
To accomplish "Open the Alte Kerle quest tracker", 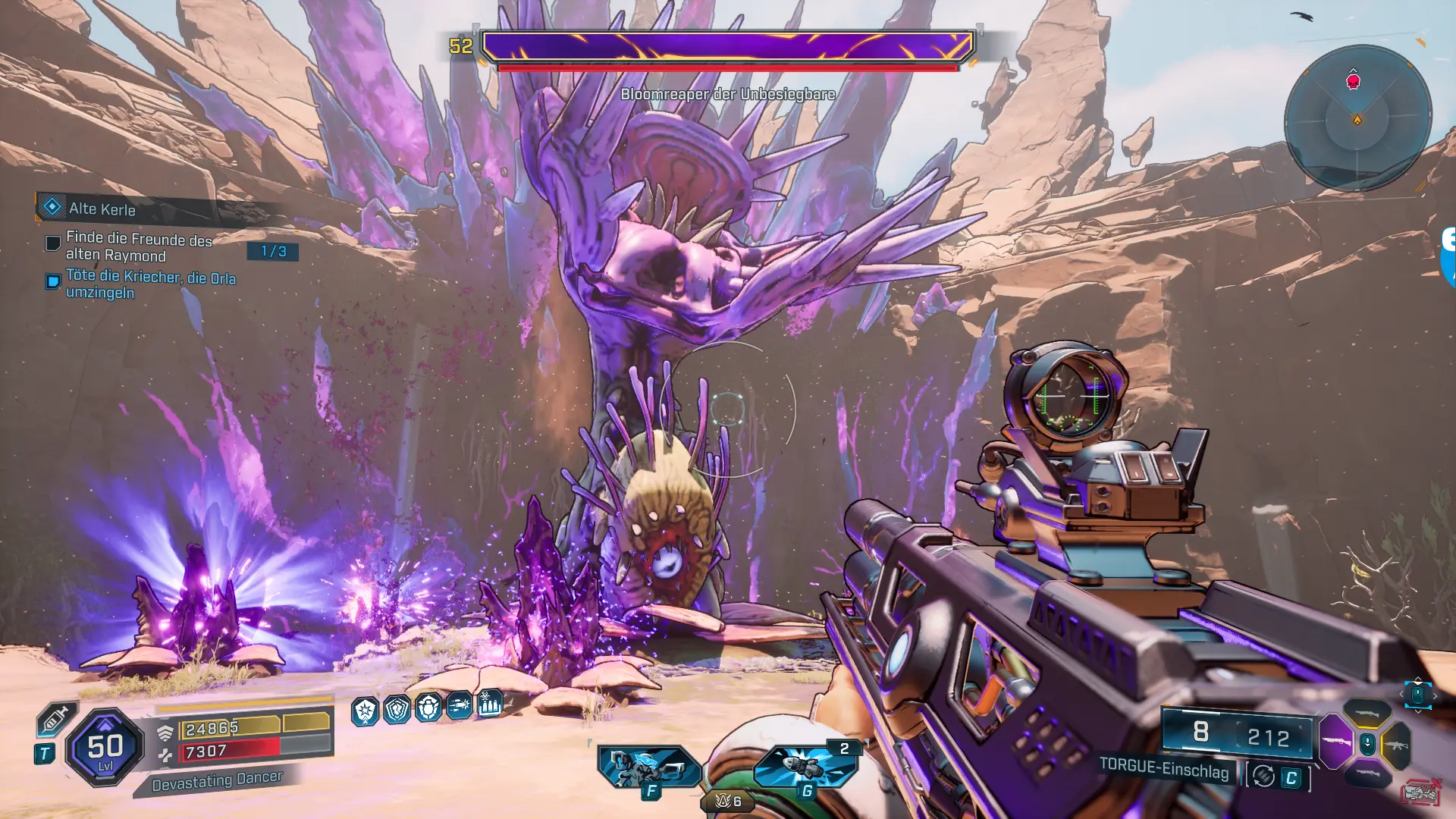I will tap(102, 209).
